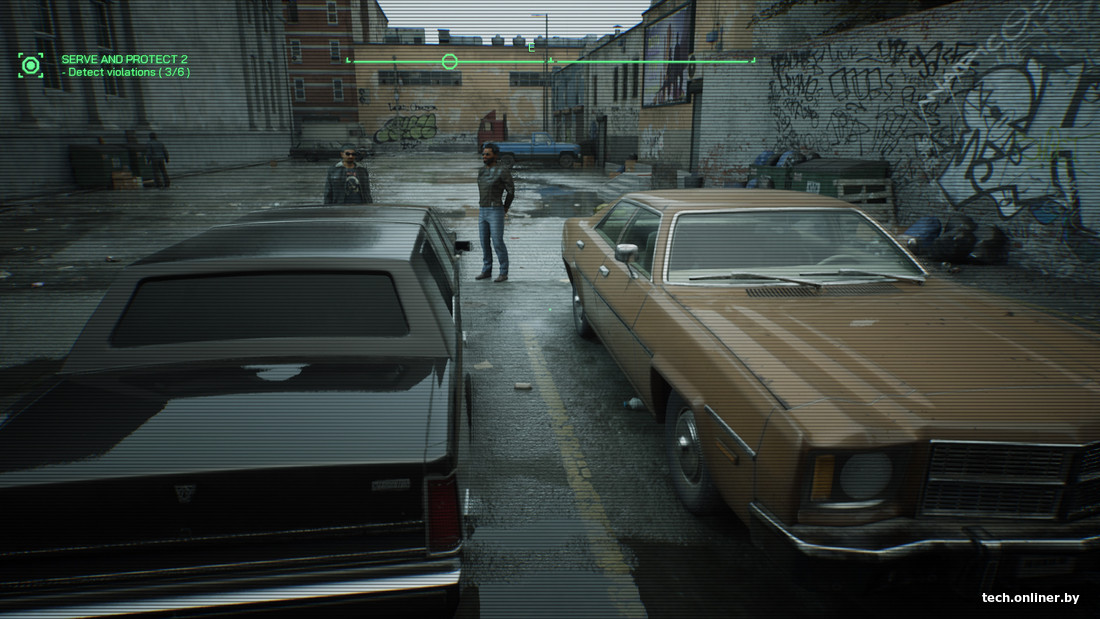1100x619 pixels.
Task: Open the tech.onliner.by watermark link
Action: [x=1030, y=598]
